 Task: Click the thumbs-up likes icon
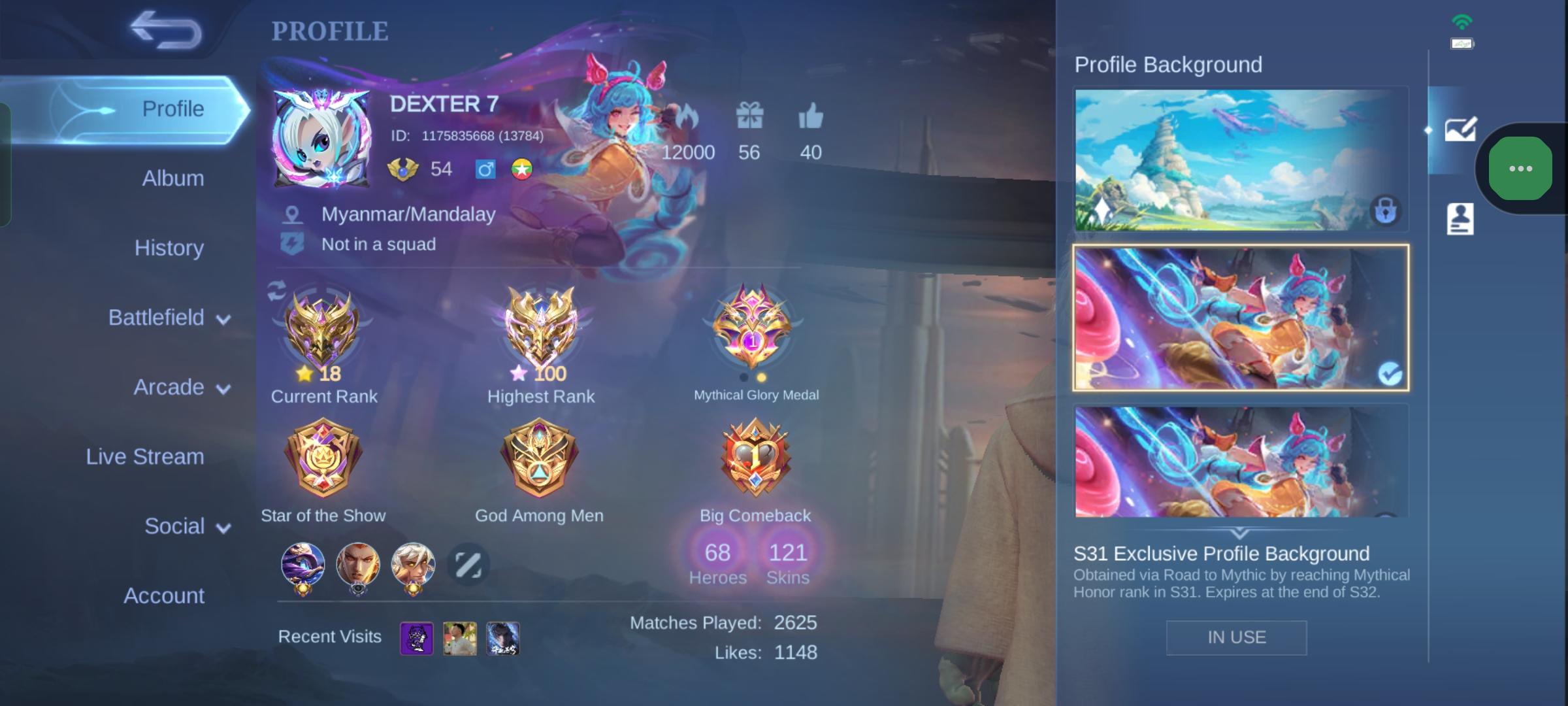tap(811, 115)
